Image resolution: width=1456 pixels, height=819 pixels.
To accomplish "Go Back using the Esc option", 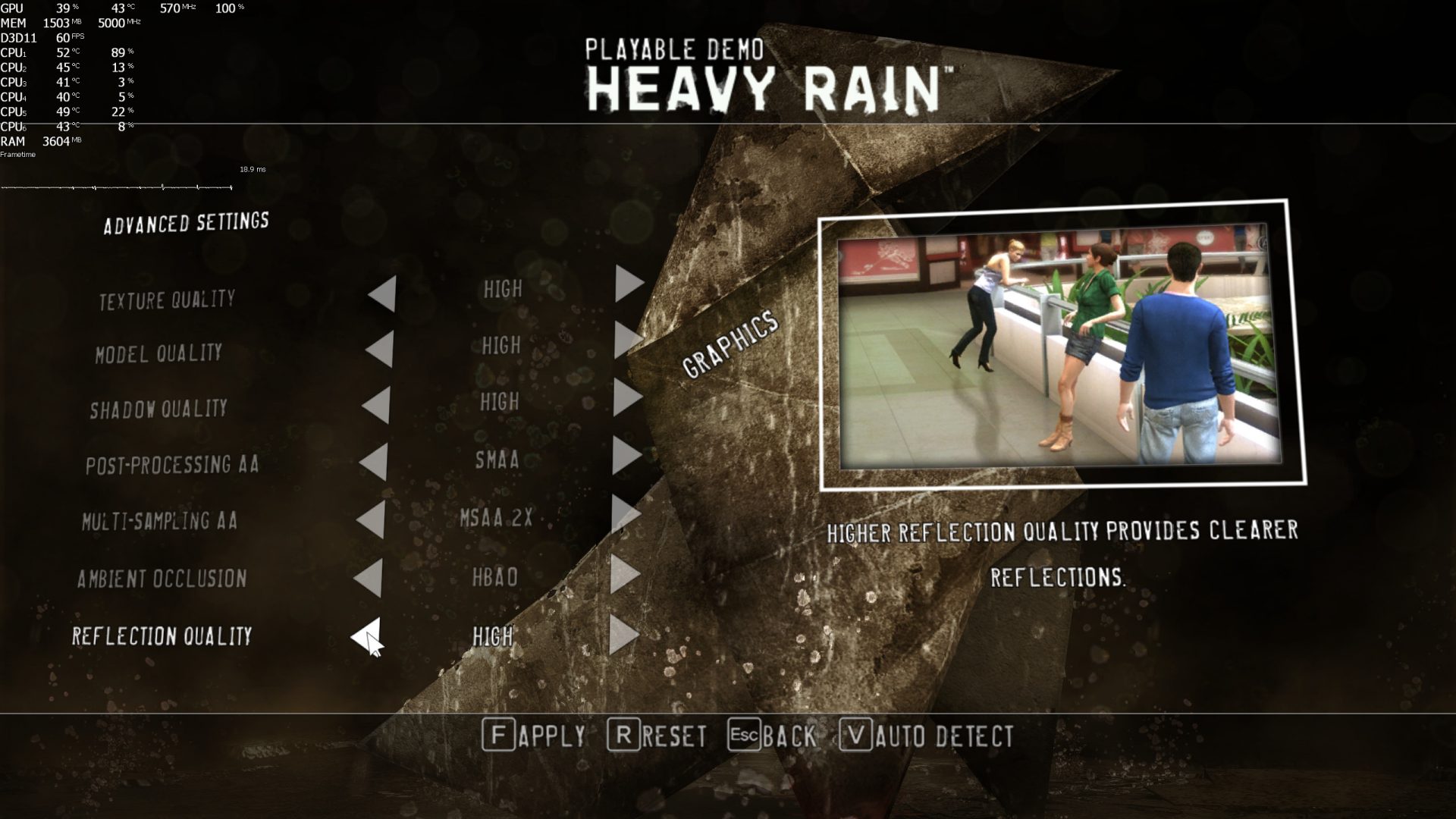I will tap(772, 735).
